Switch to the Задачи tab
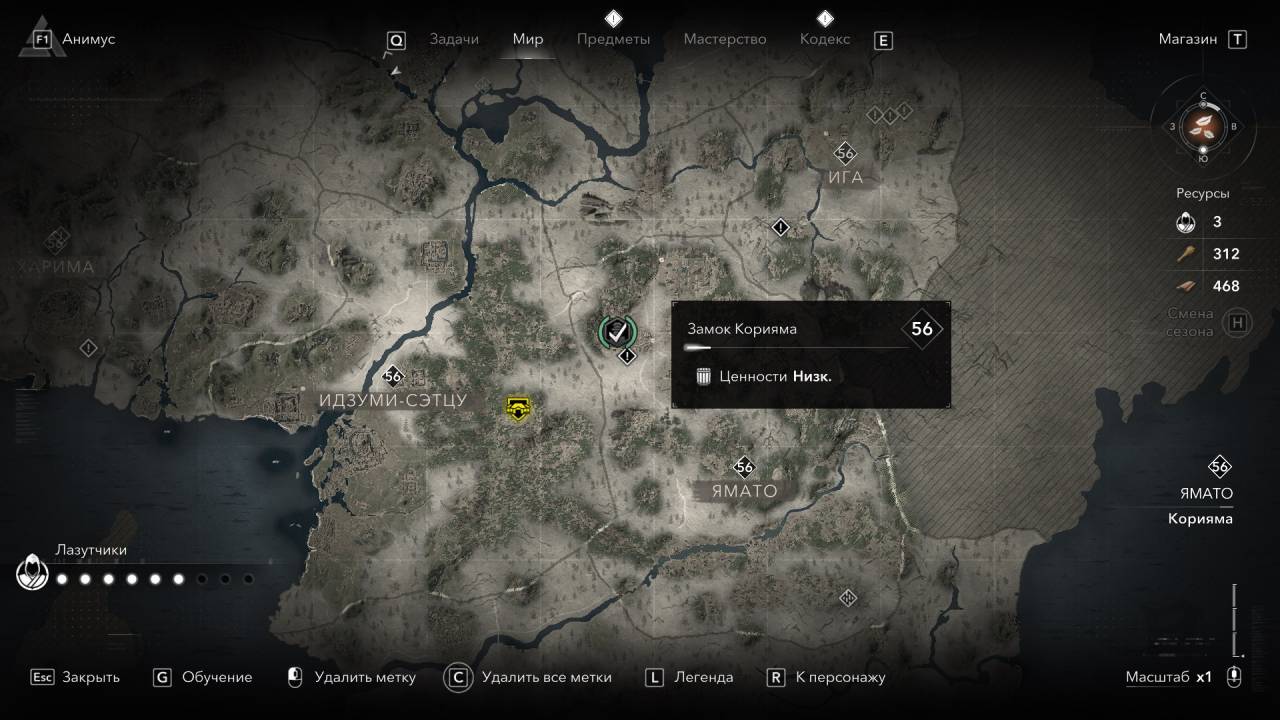1280x720 pixels. pos(454,39)
